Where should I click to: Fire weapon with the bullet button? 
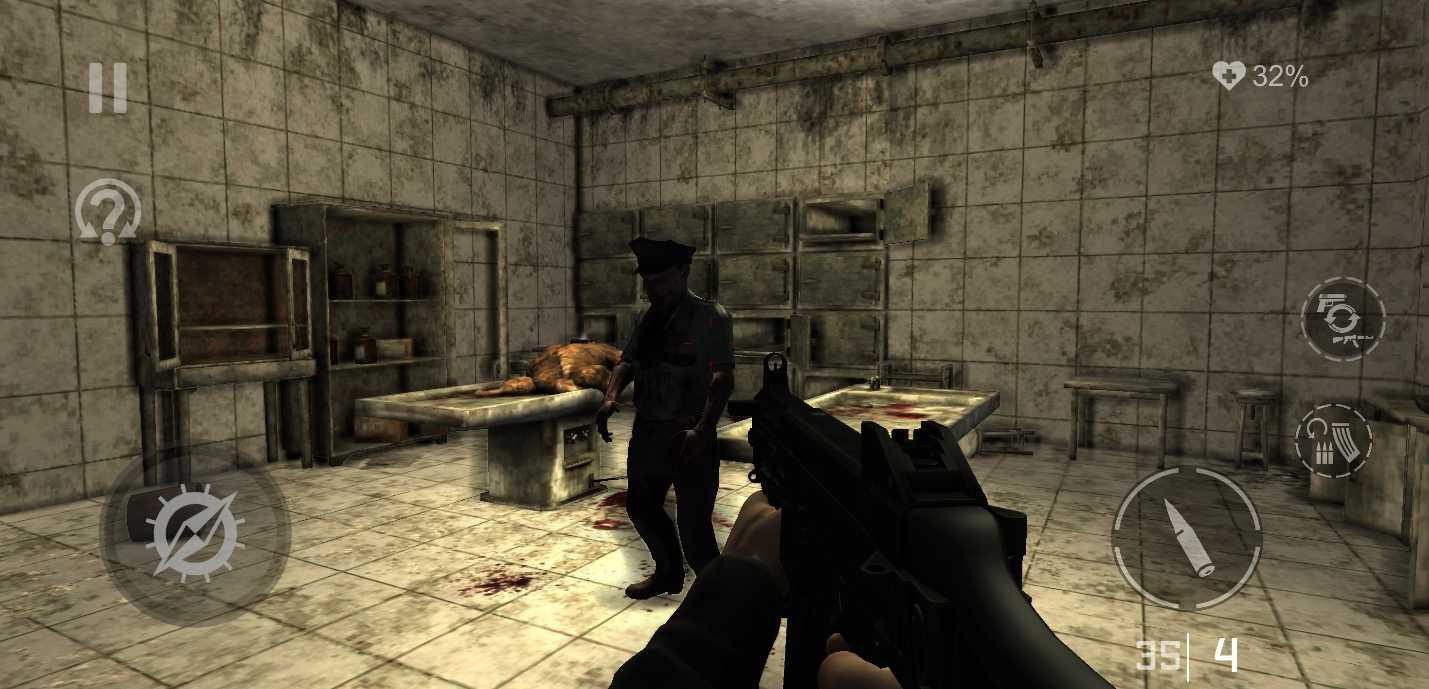coord(1186,537)
